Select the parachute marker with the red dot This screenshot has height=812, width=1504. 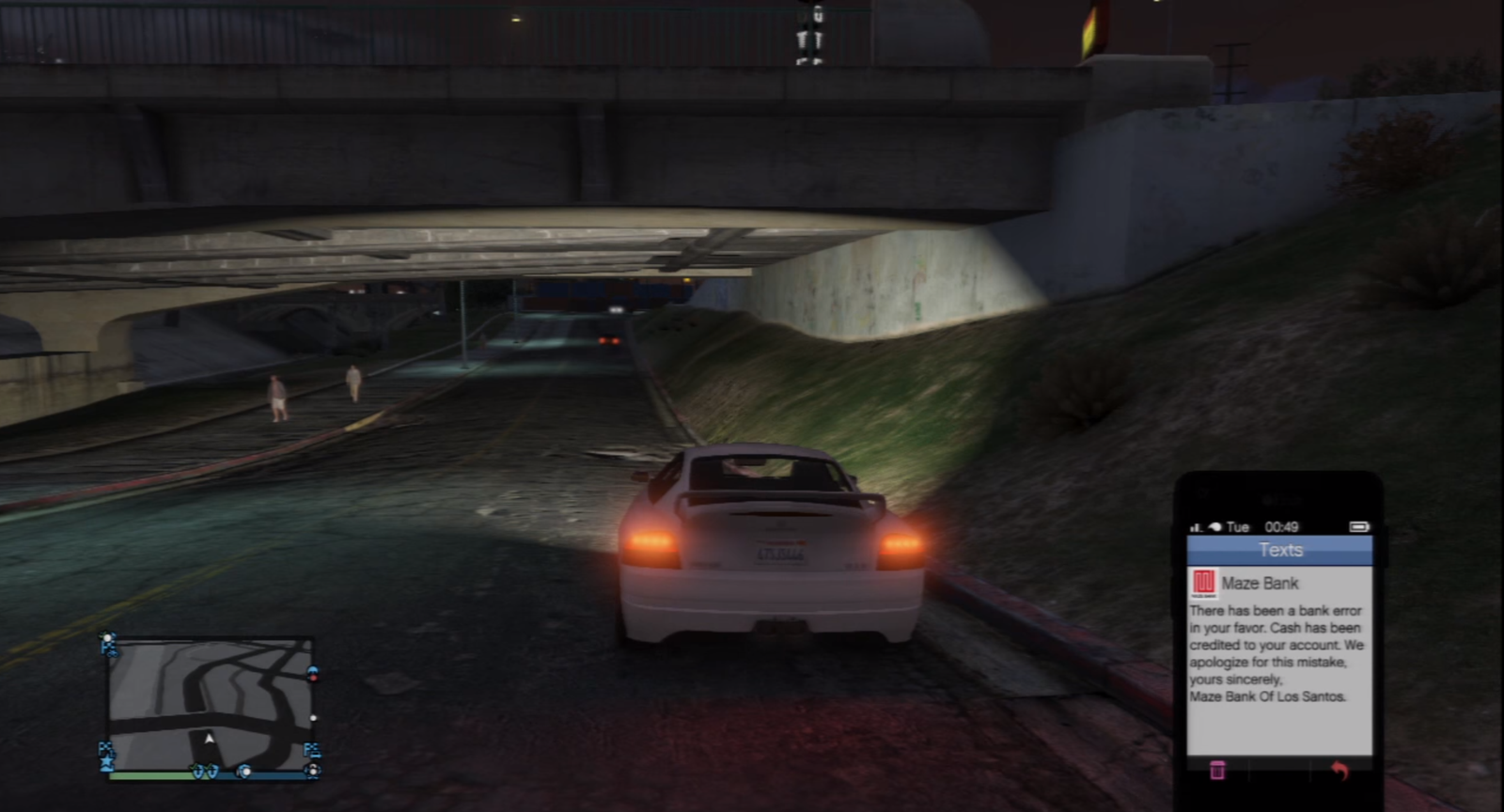click(312, 673)
